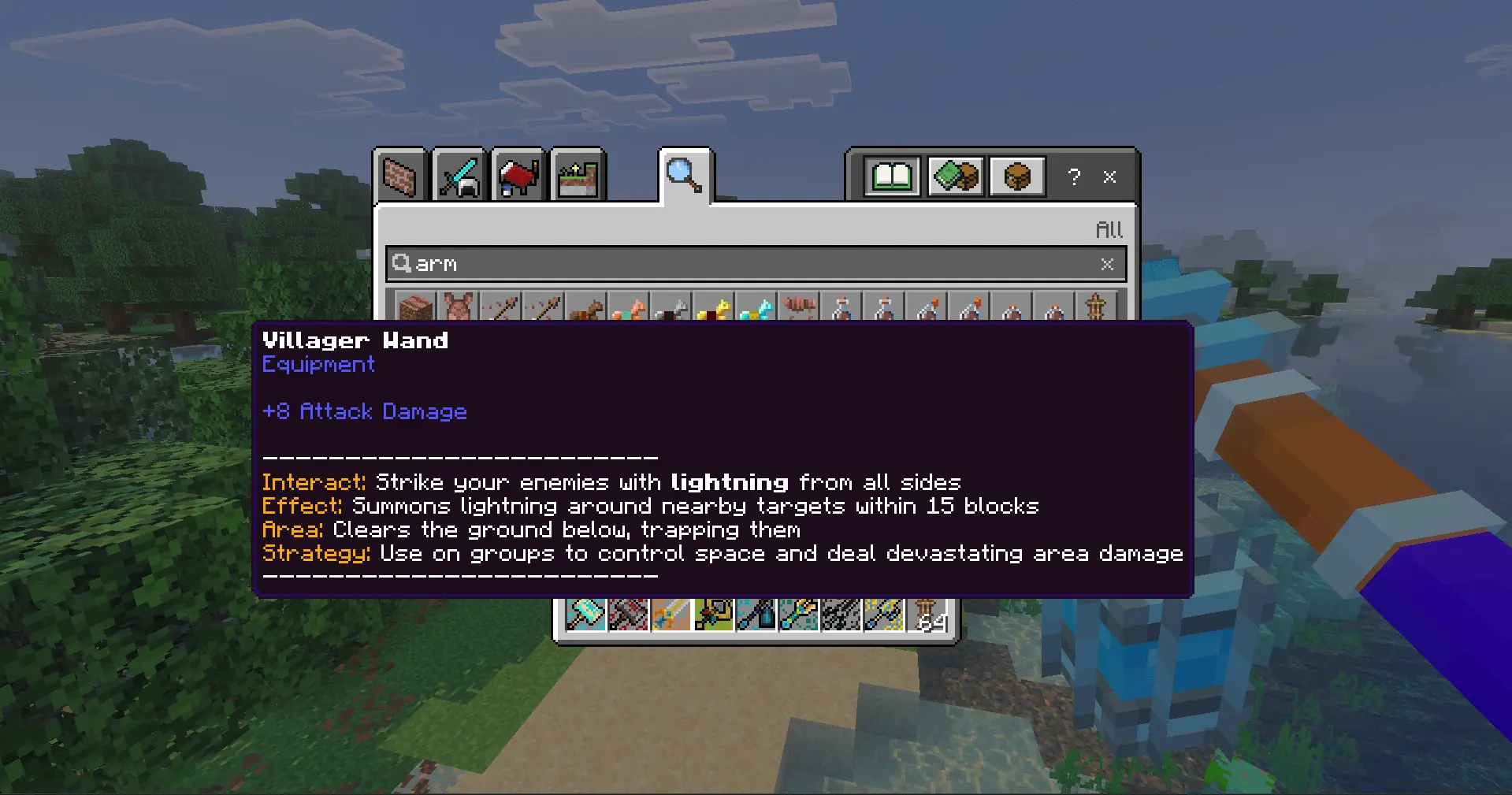Select the Nature tab with grass block
Screen dimensions: 1512x795
577,176
